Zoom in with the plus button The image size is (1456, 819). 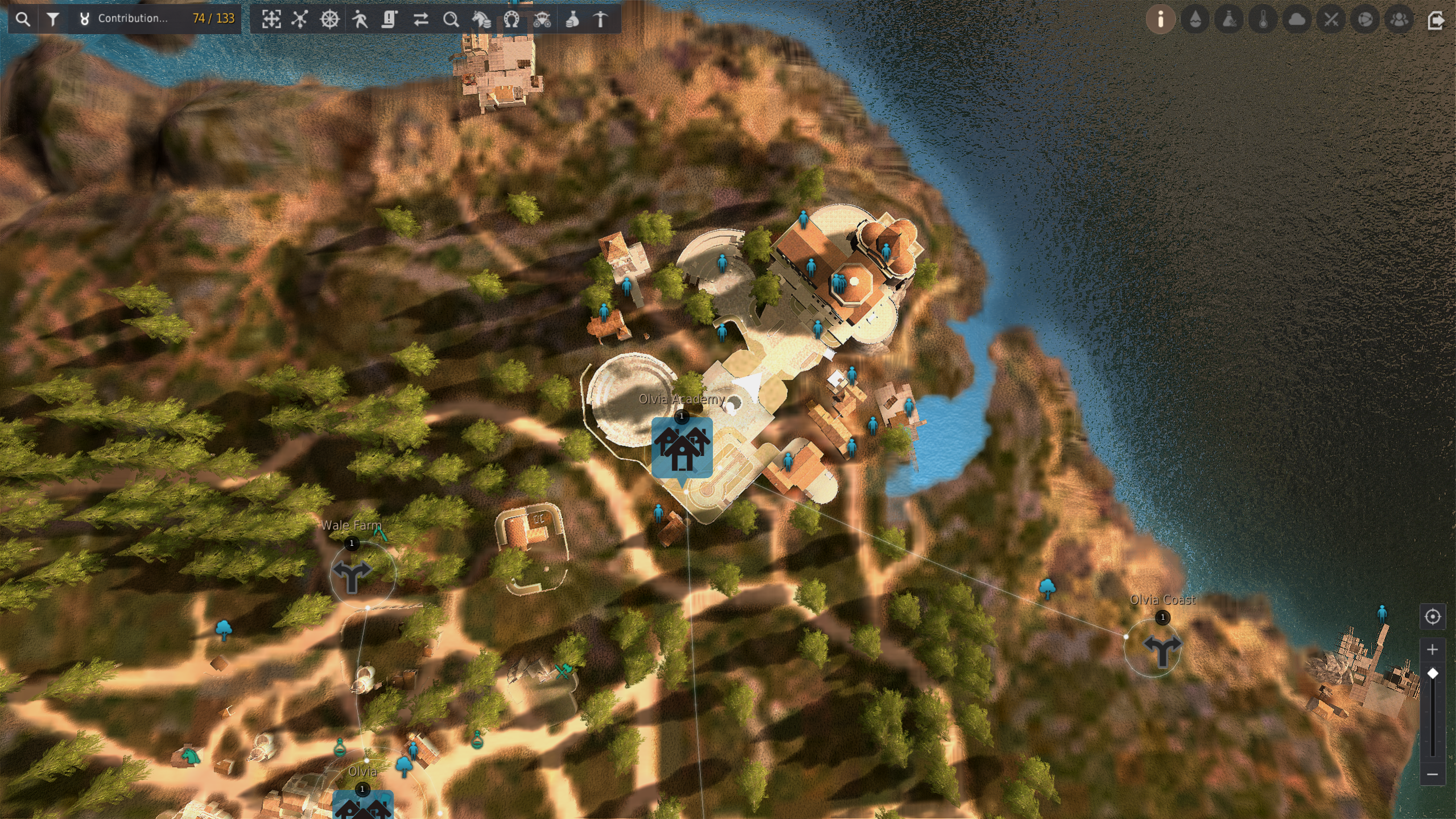1432,649
